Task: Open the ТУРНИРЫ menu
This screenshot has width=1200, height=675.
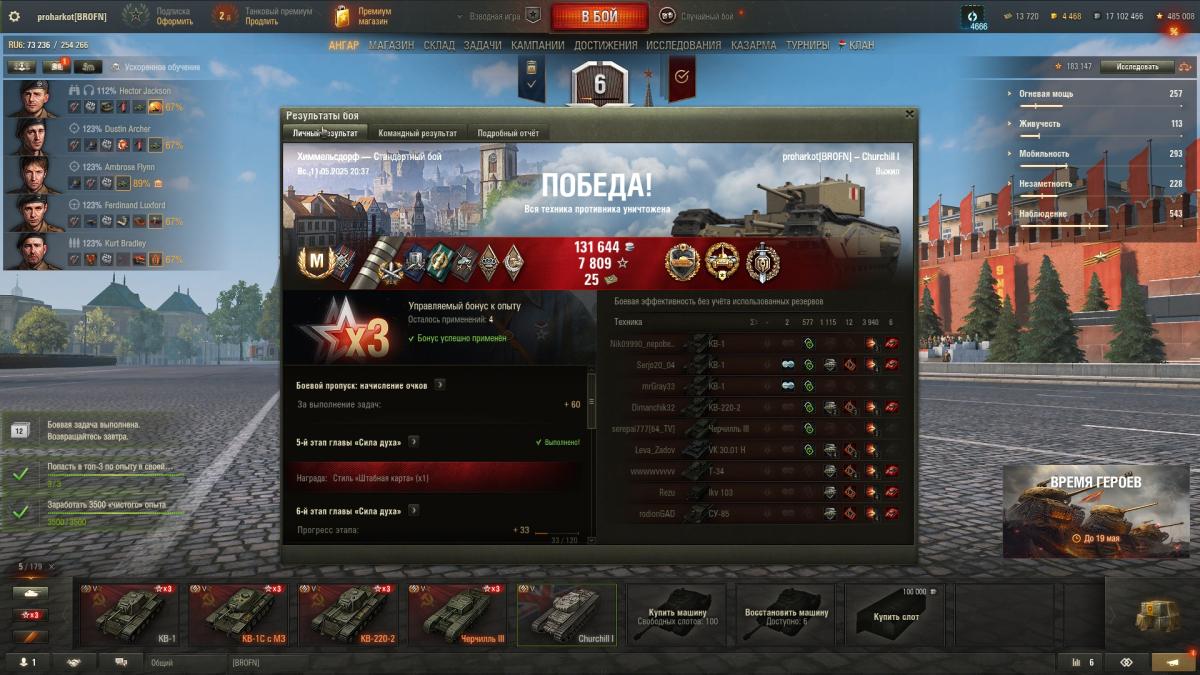Action: coord(807,45)
